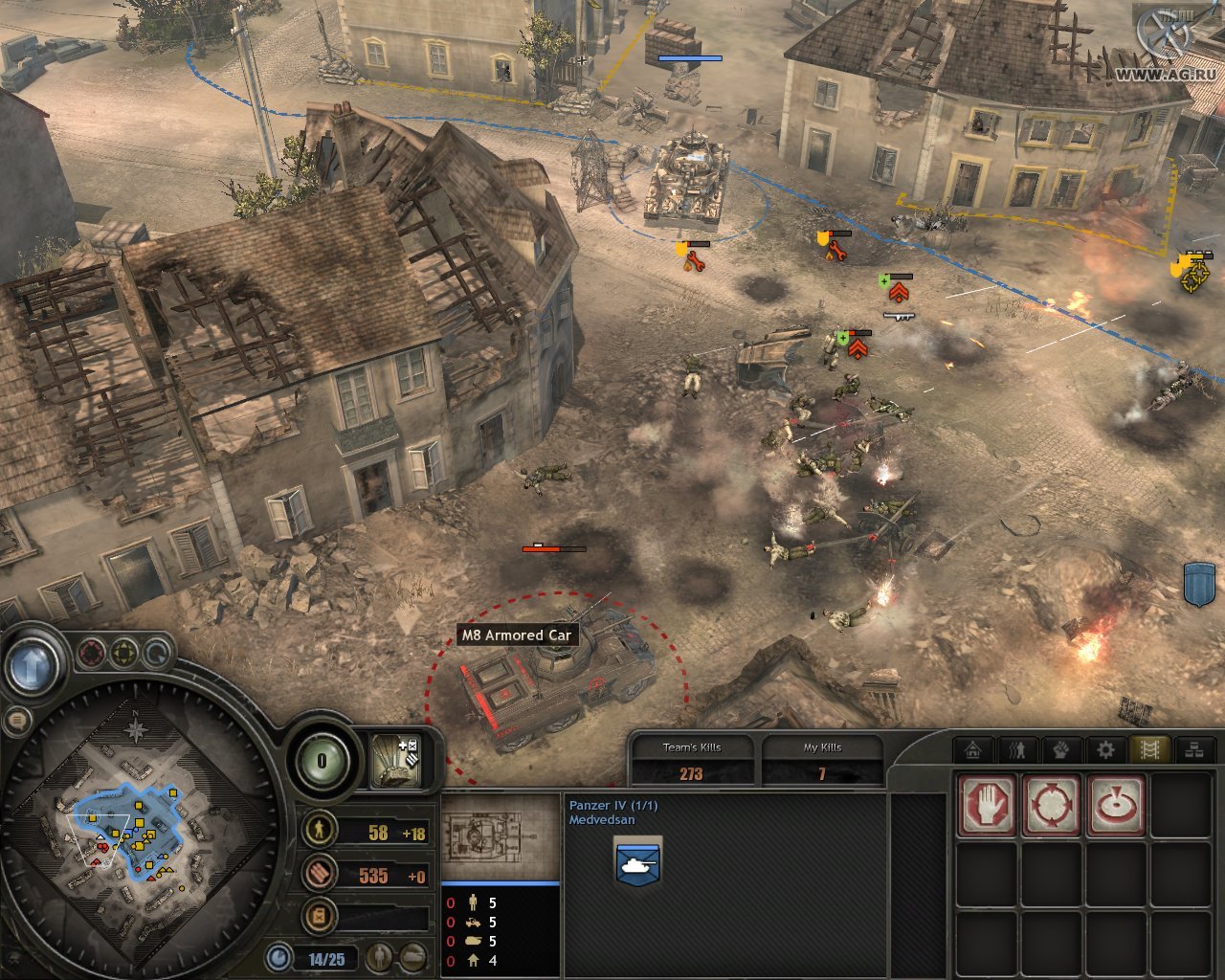Click the My Kills header showing 7 kills
1225x980 pixels.
pyautogui.click(x=823, y=749)
